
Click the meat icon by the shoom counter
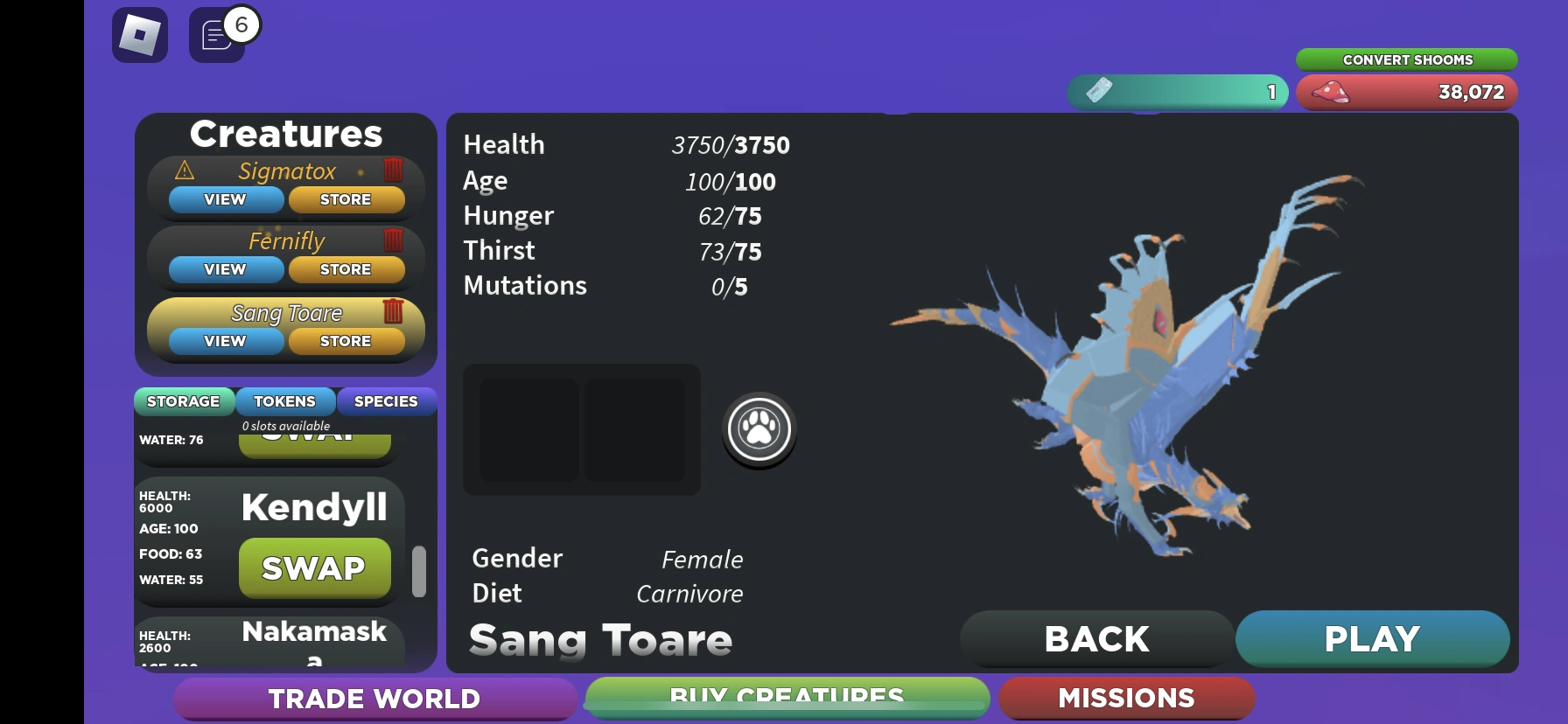[1331, 93]
